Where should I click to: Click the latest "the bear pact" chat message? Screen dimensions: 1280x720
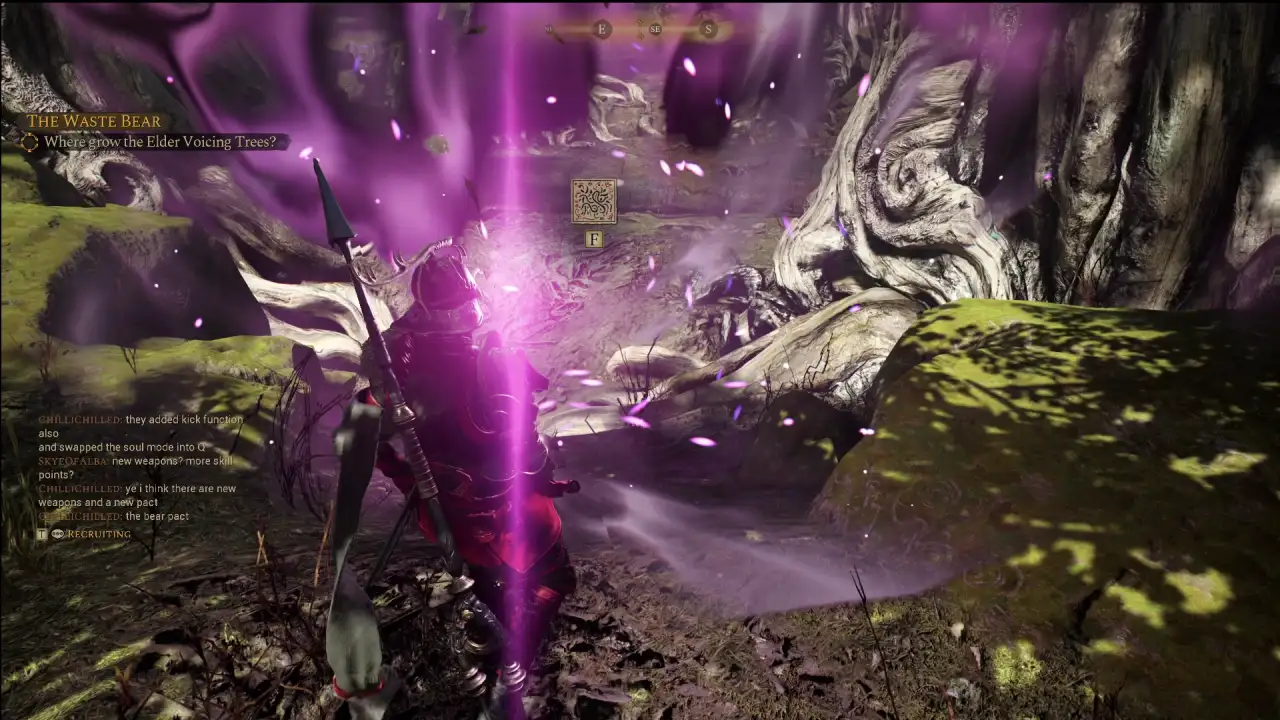[x=156, y=516]
